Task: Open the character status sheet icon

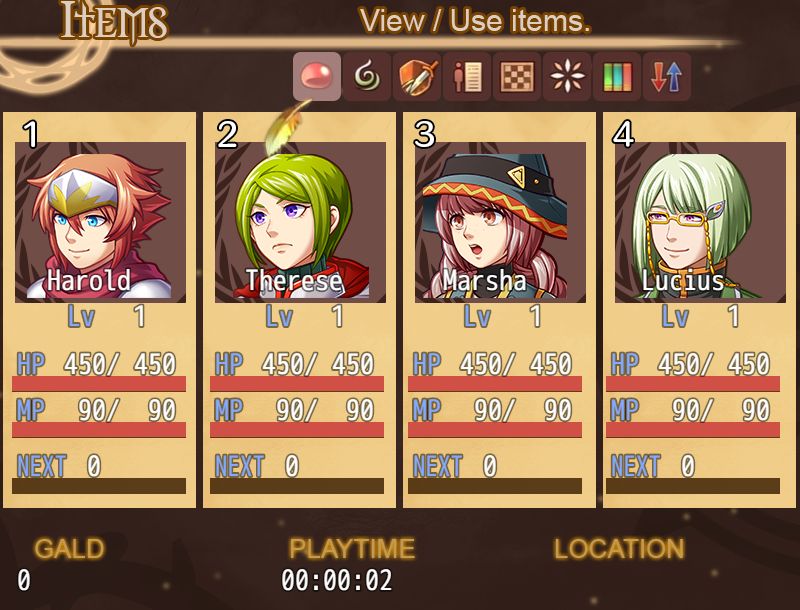Action: (467, 77)
